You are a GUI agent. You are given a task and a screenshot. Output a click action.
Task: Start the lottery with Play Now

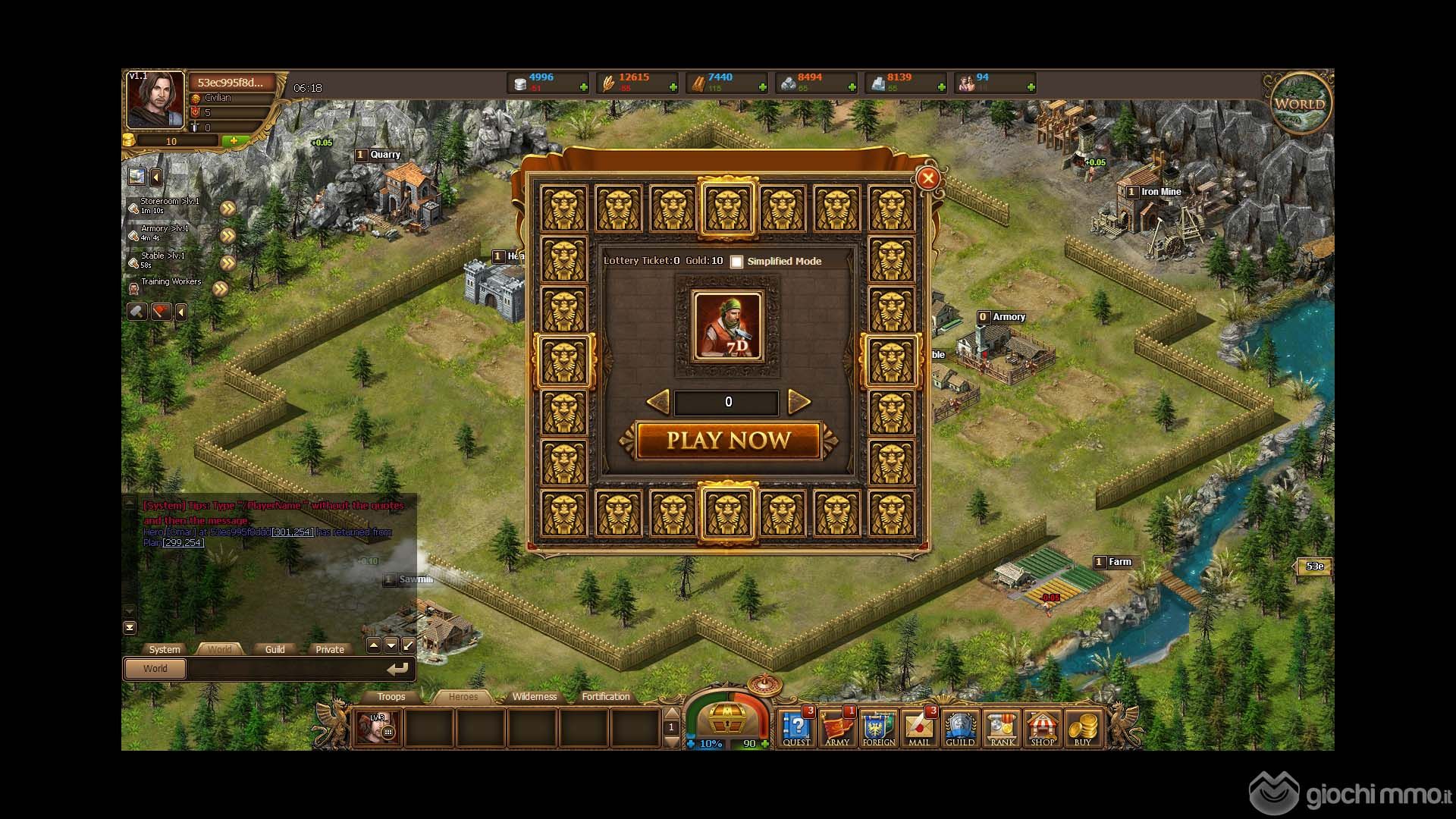(728, 441)
